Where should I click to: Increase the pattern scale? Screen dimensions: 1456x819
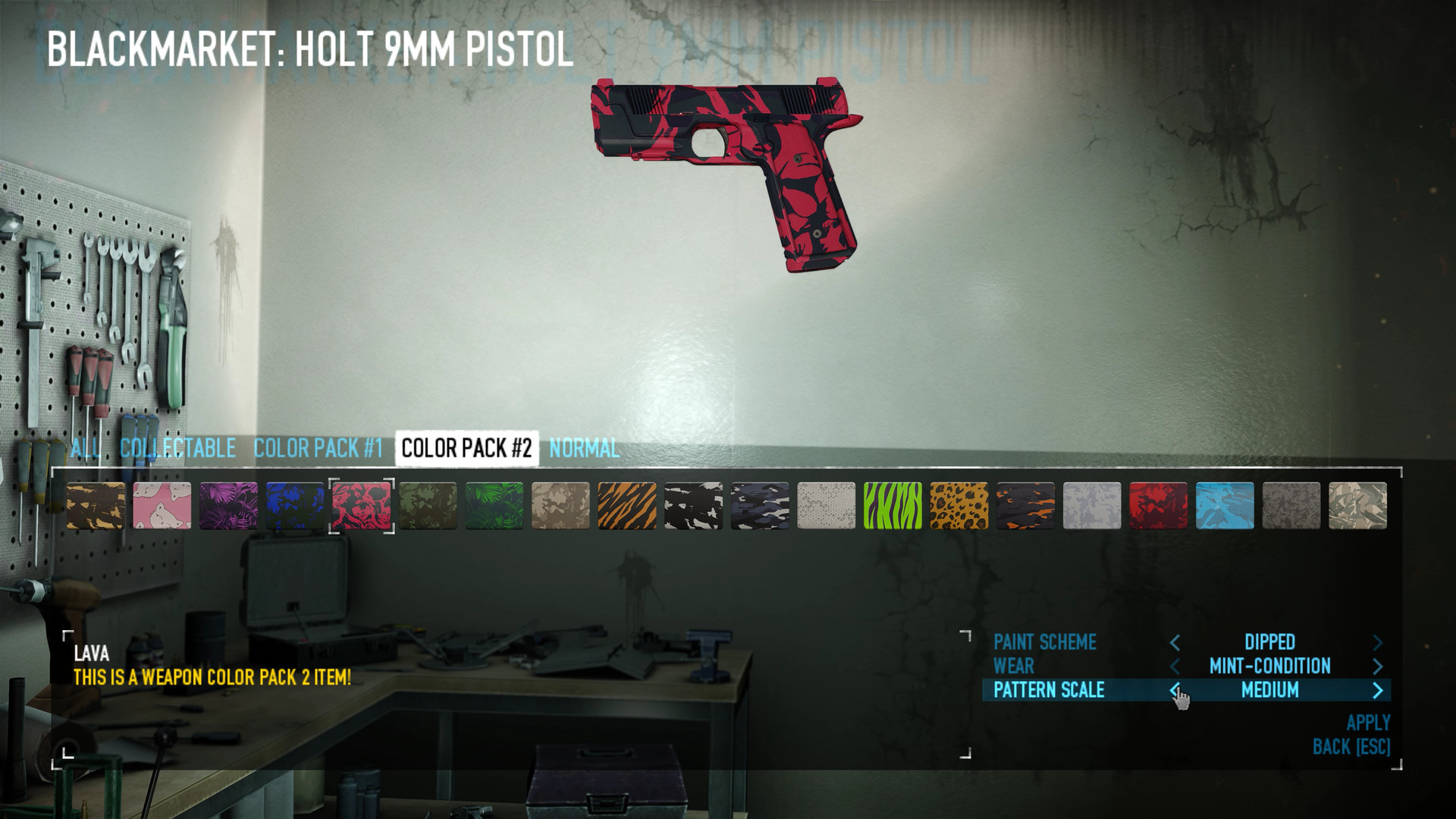coord(1378,690)
